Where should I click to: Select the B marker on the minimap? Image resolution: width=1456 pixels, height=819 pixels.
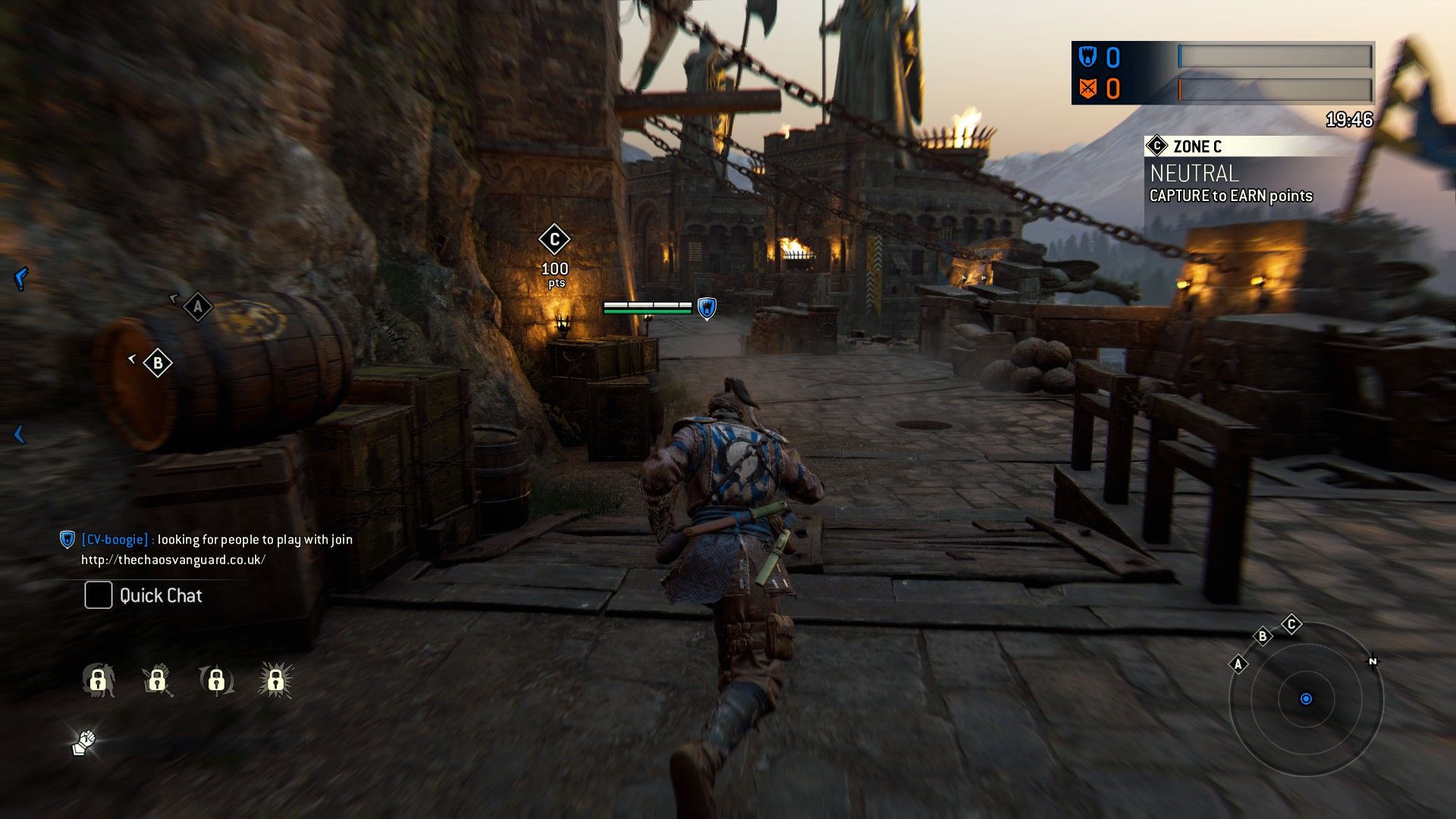1263,636
